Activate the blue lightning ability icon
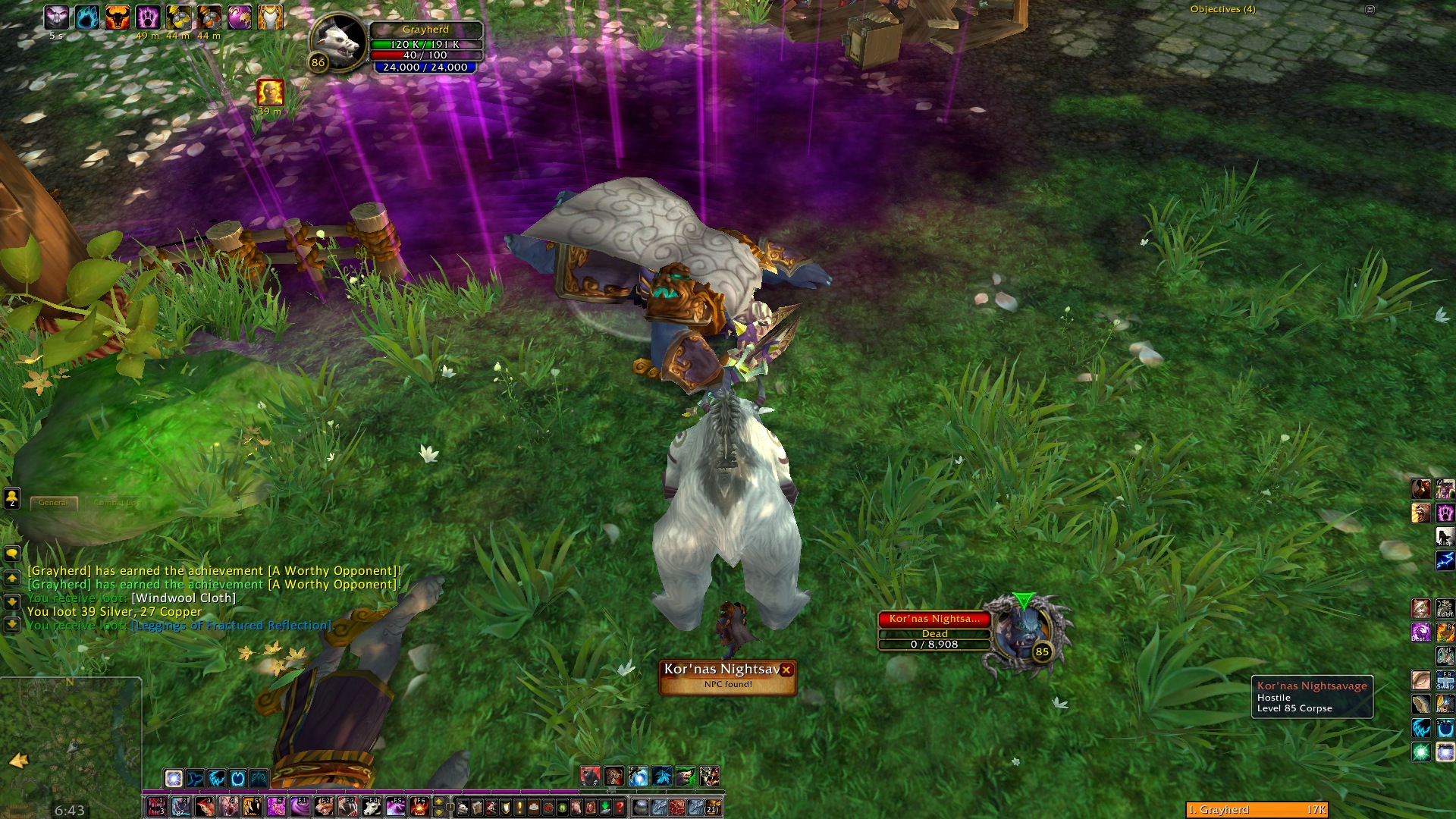The image size is (1456, 819). (x=1445, y=560)
